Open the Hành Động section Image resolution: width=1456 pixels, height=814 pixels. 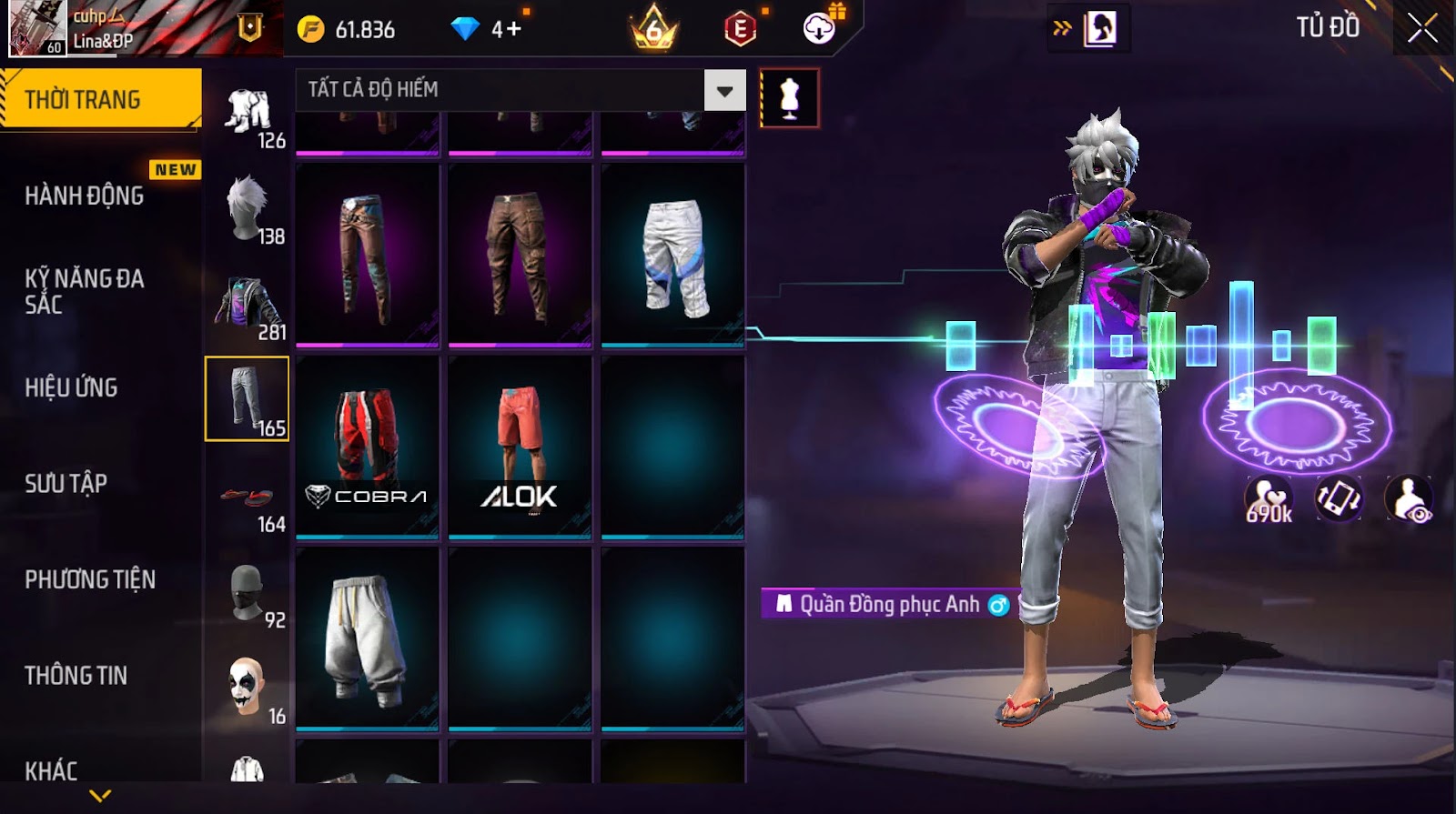point(85,196)
